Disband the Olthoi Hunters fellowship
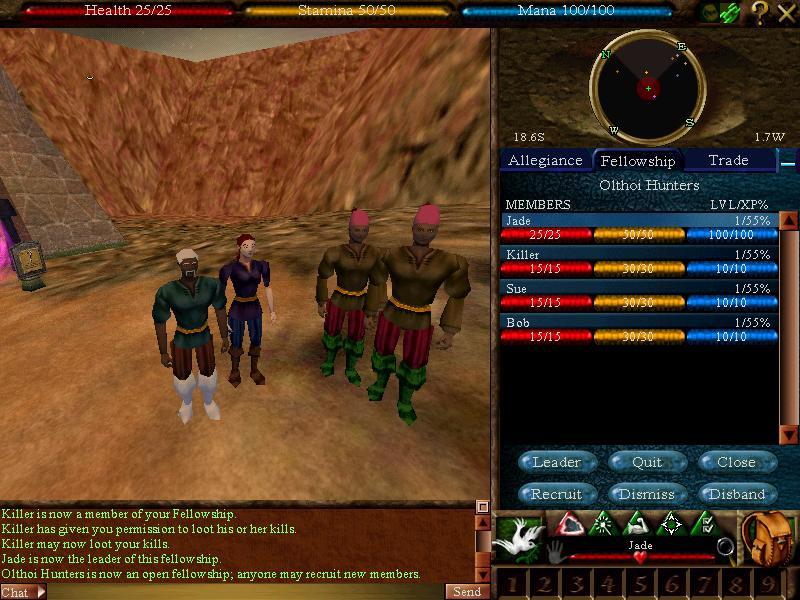The width and height of the screenshot is (800, 600). 736,494
